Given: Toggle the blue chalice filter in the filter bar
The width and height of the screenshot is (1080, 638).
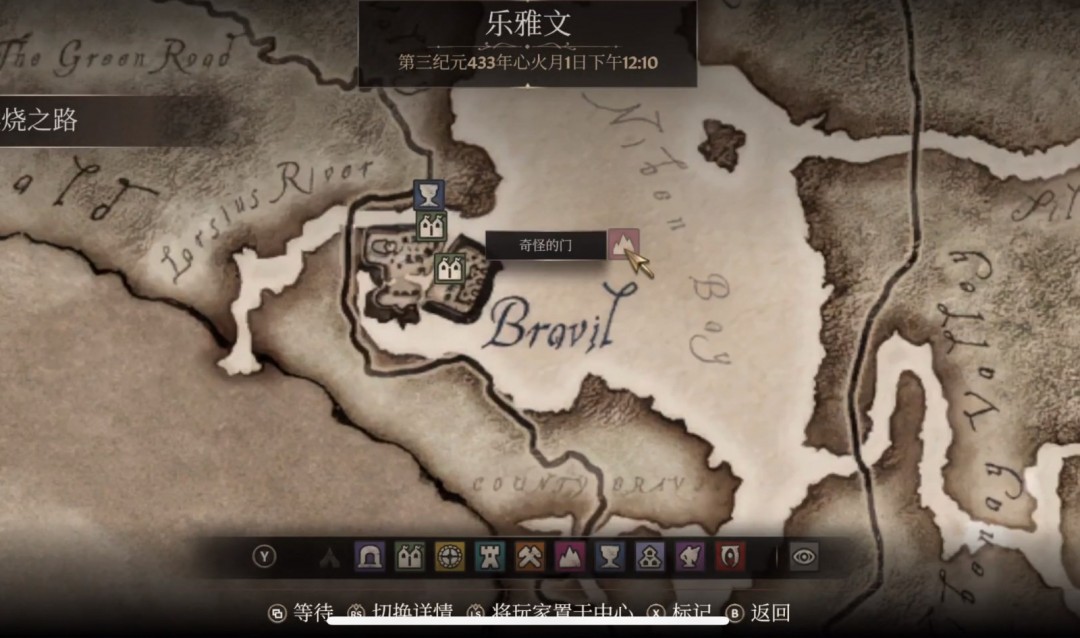Looking at the screenshot, I should 610,557.
